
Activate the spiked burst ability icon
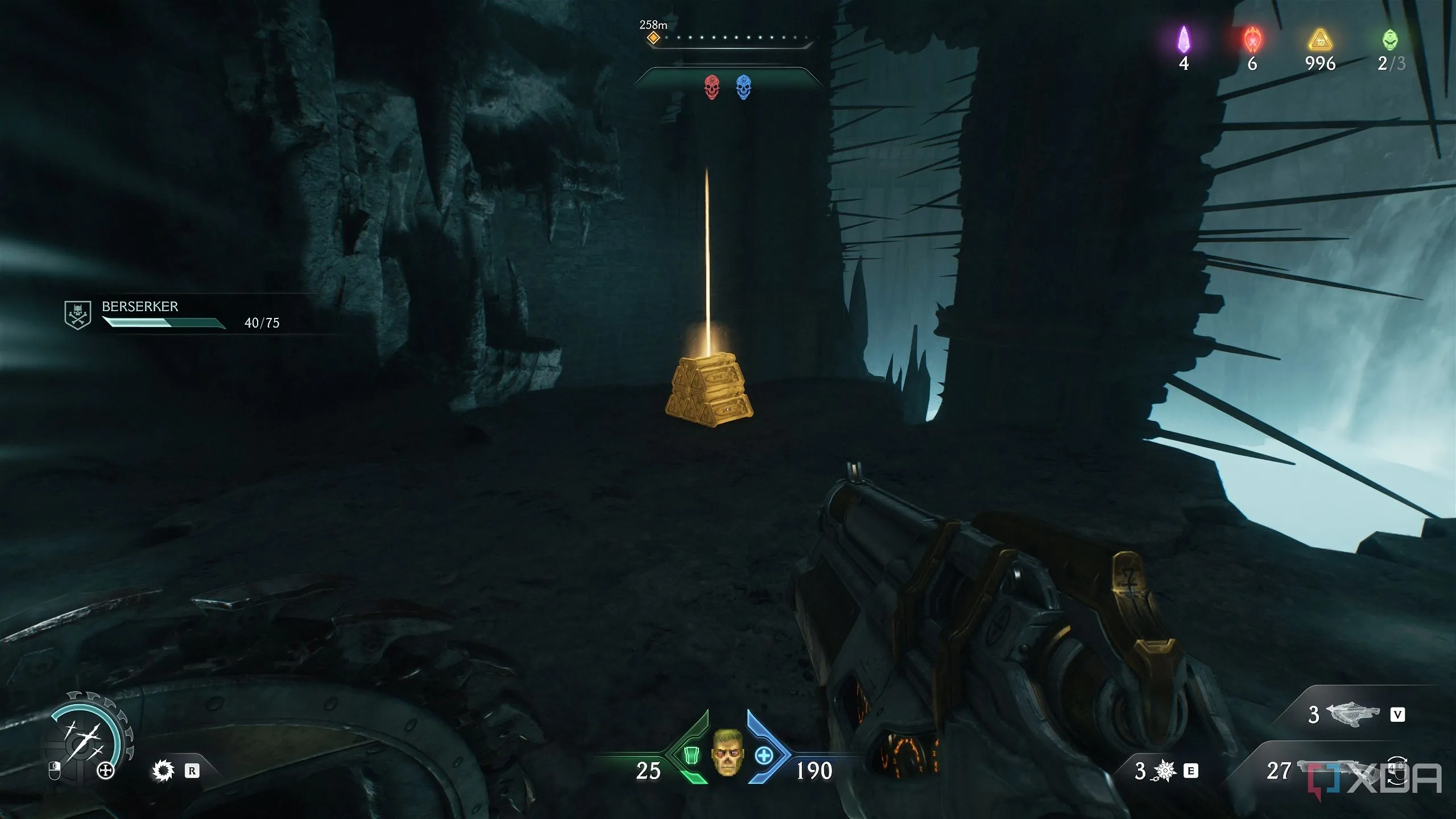pos(1164,771)
